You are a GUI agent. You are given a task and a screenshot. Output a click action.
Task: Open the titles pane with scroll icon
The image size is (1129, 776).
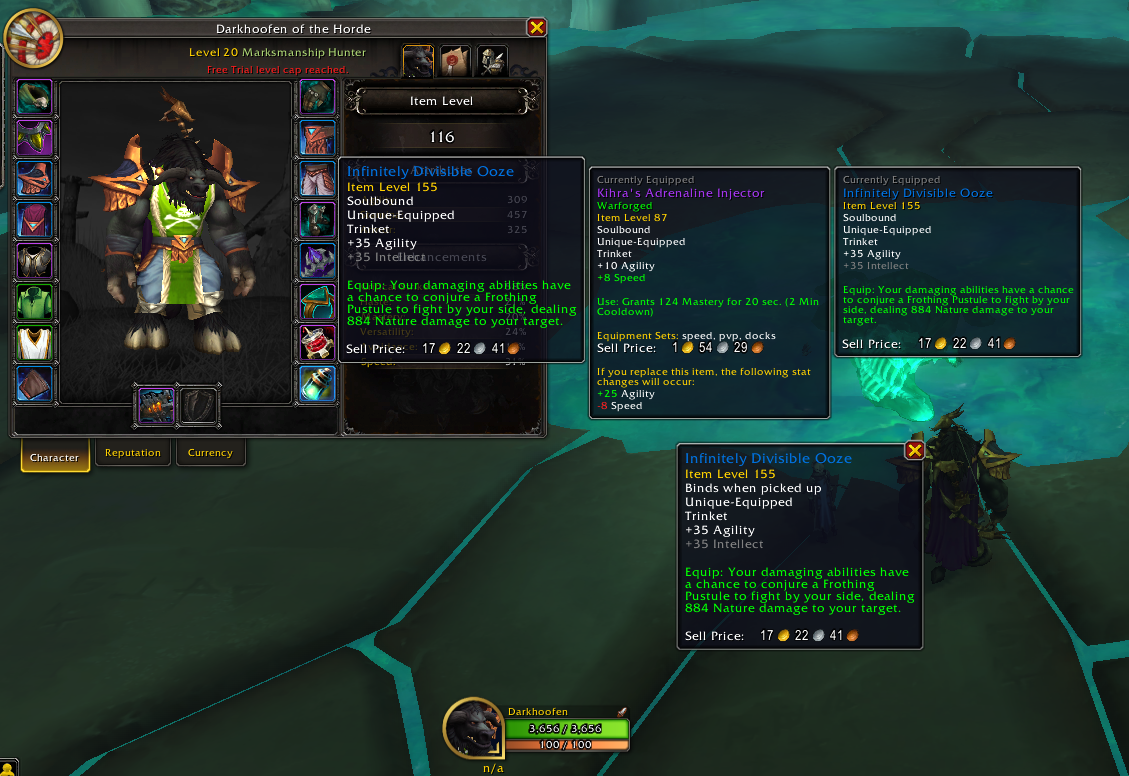point(455,61)
